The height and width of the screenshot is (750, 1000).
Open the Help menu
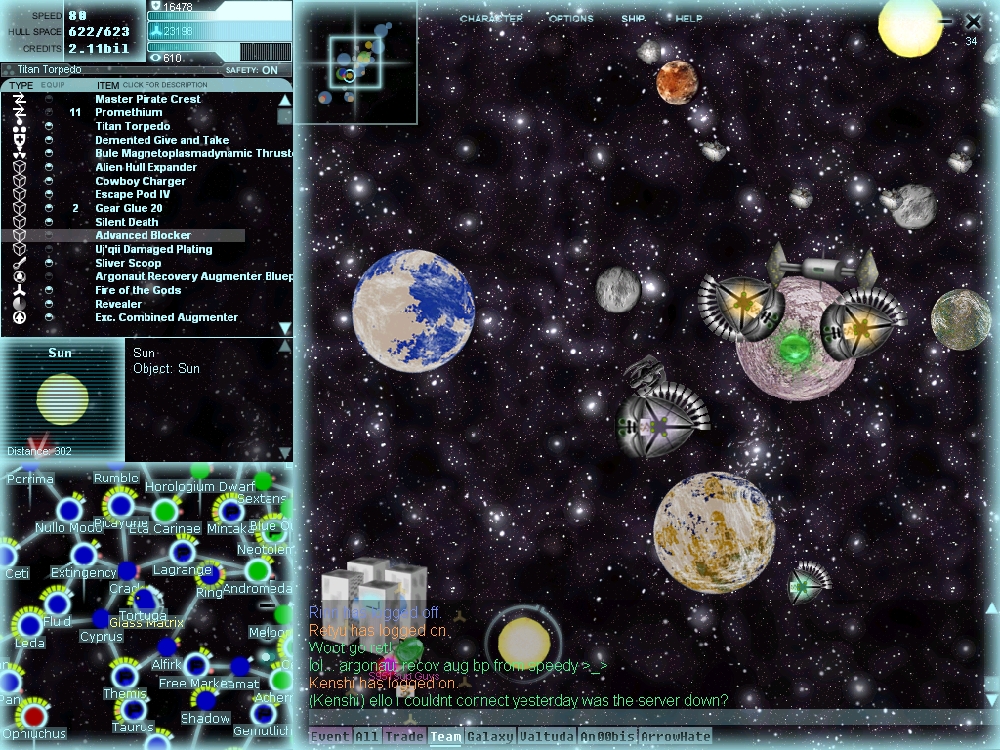[x=689, y=19]
